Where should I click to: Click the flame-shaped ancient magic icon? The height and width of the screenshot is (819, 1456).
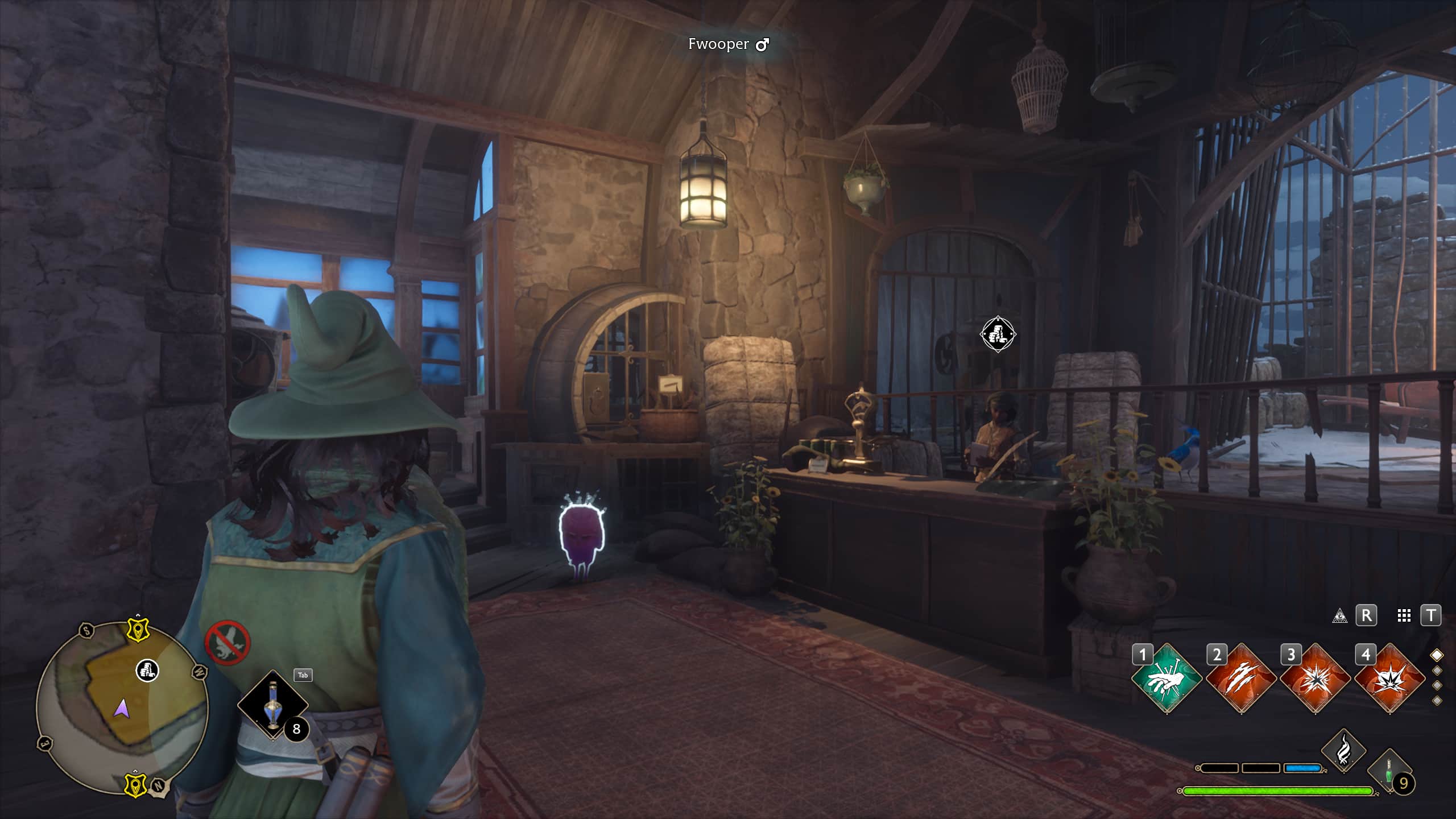pos(1343,750)
